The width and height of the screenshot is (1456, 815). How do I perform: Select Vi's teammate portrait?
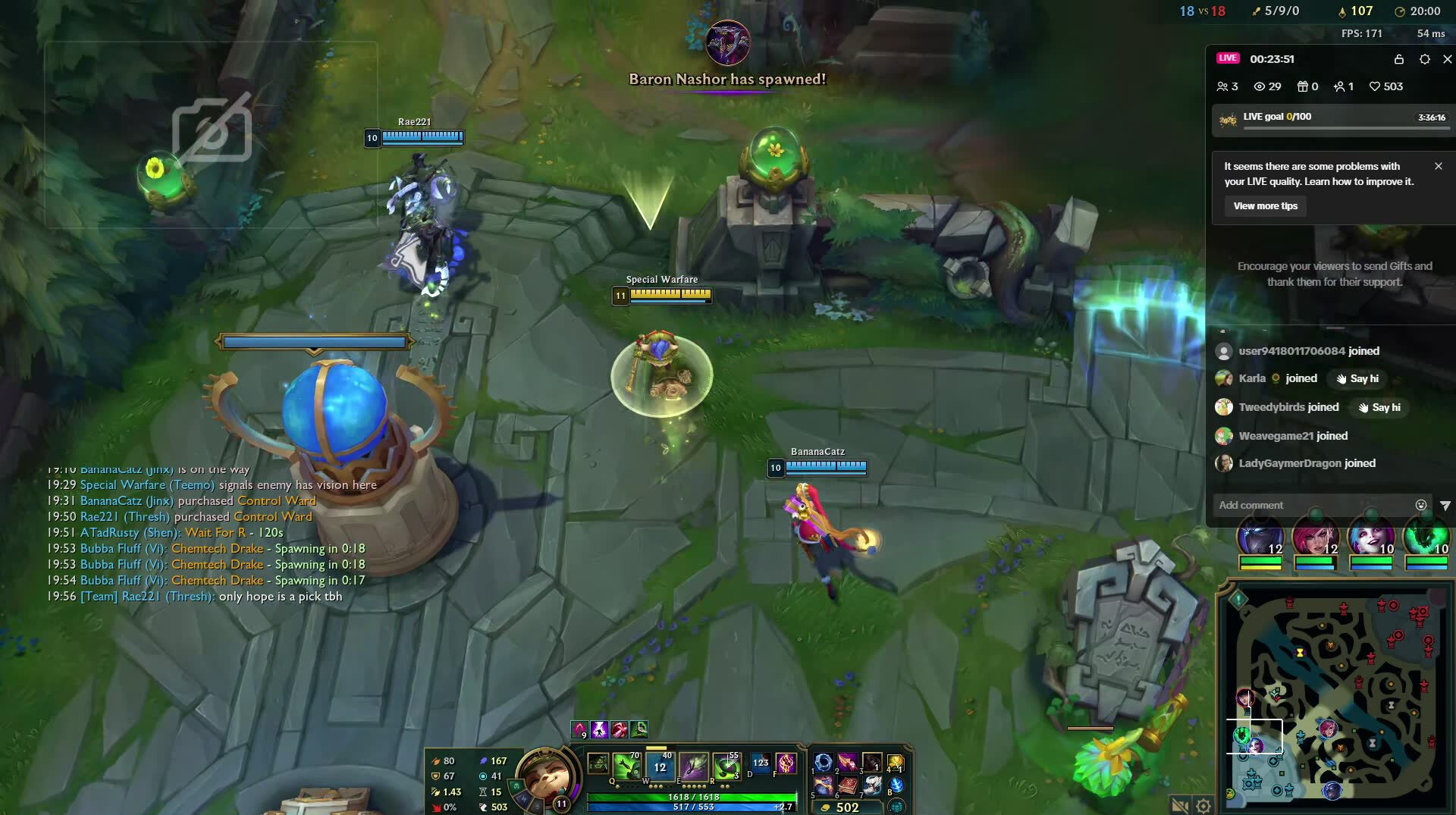(1315, 538)
